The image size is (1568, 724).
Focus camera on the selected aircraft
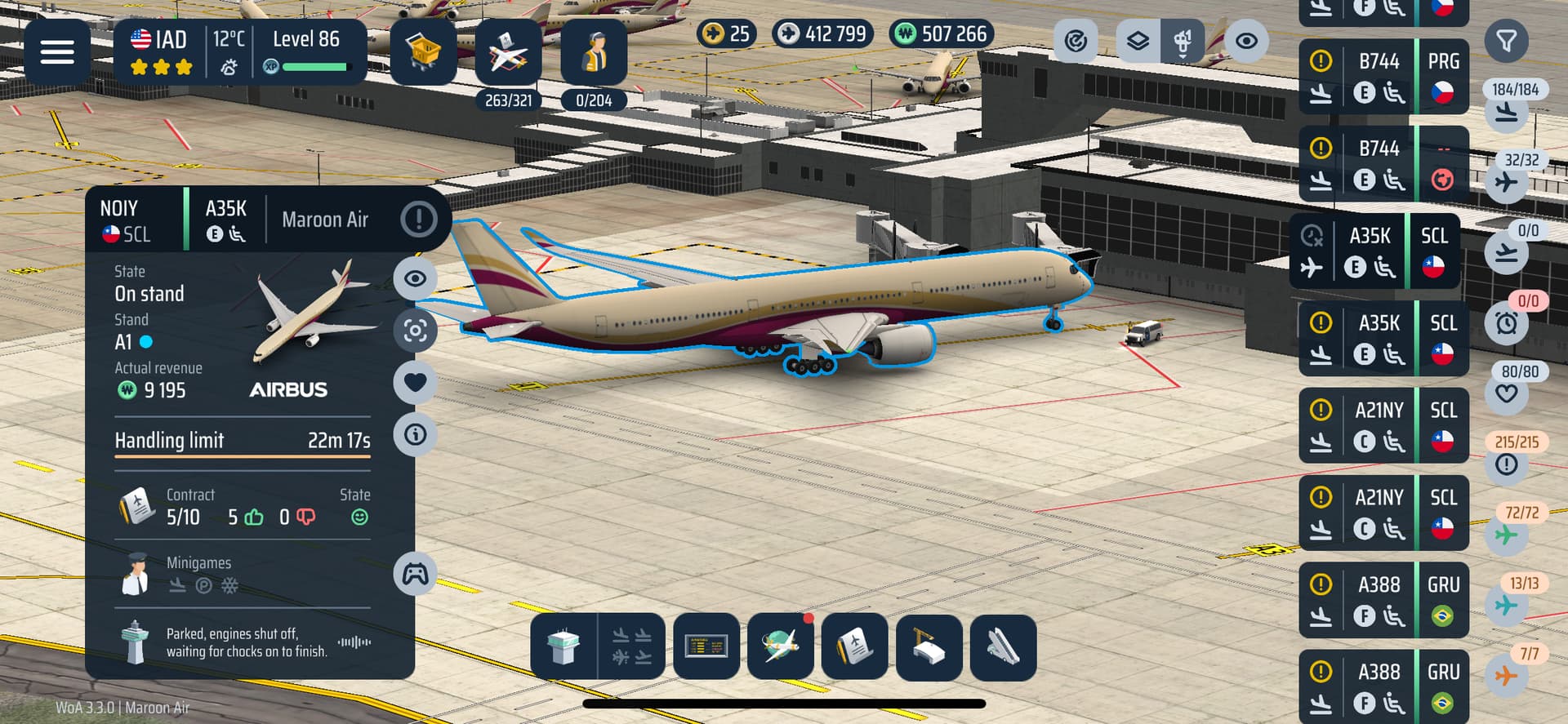[x=416, y=331]
